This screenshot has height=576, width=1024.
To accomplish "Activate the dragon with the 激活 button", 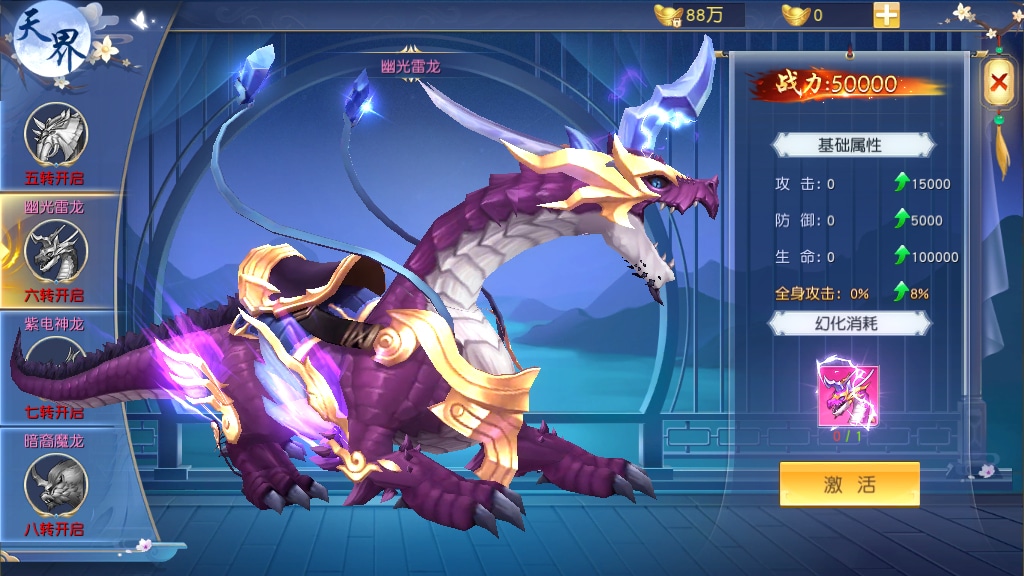I will (849, 484).
